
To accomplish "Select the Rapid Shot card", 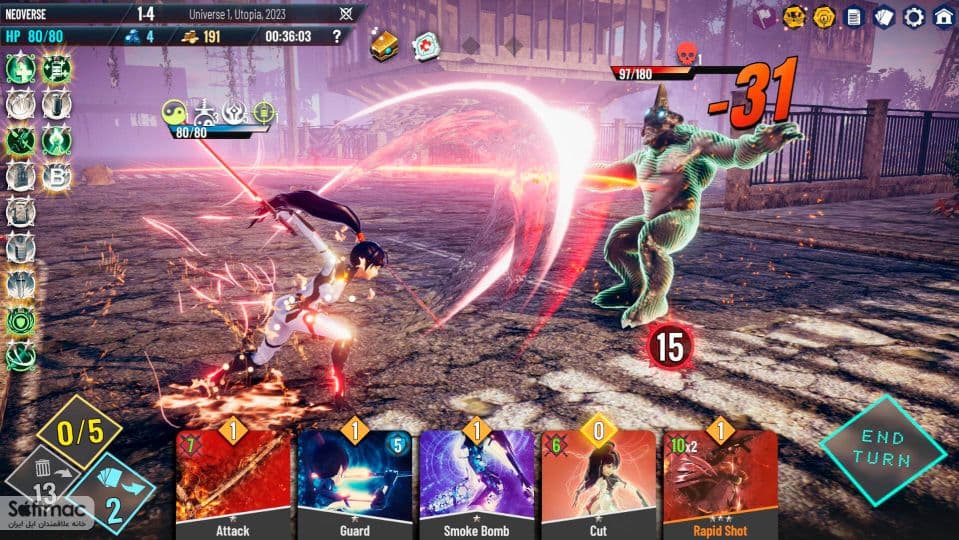I will click(720, 480).
